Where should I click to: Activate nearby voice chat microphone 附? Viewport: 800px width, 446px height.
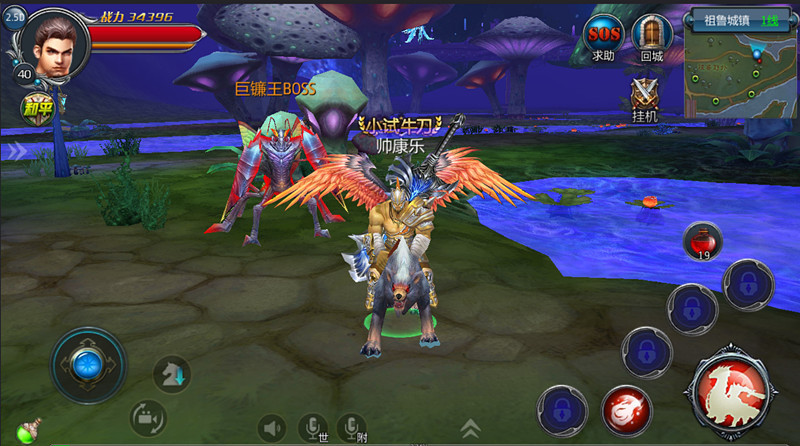tap(351, 428)
